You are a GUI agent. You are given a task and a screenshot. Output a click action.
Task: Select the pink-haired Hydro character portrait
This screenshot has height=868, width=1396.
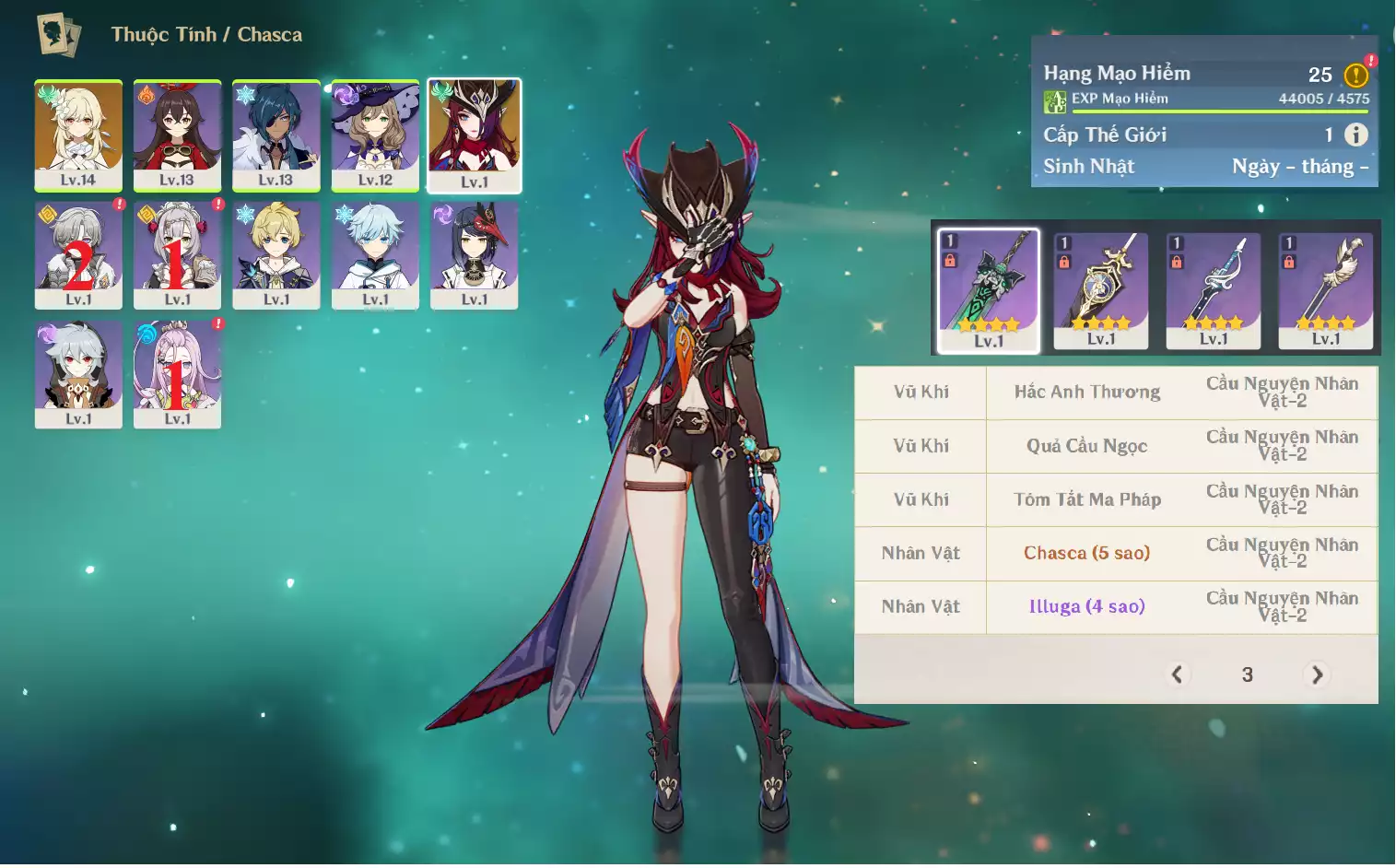[x=177, y=373]
